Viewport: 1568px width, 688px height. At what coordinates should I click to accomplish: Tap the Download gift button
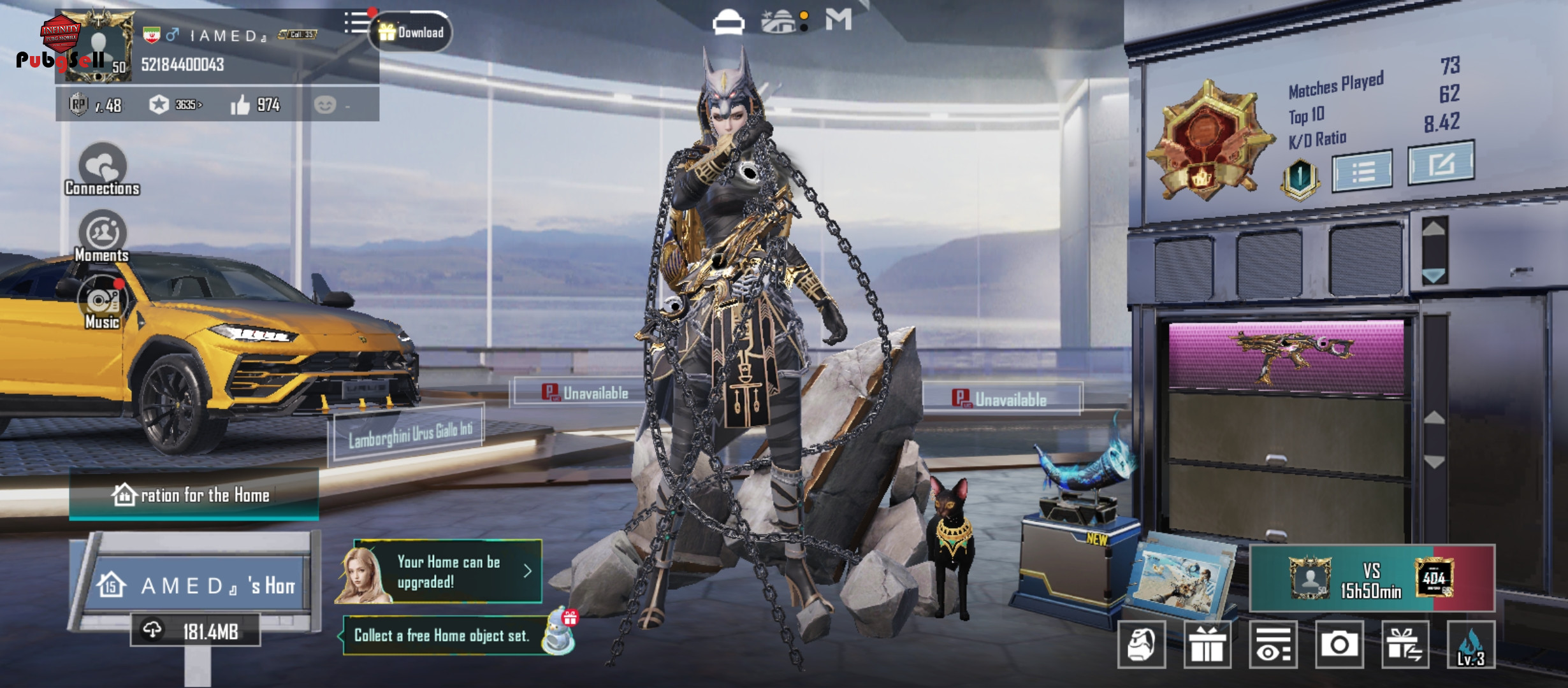[x=411, y=32]
